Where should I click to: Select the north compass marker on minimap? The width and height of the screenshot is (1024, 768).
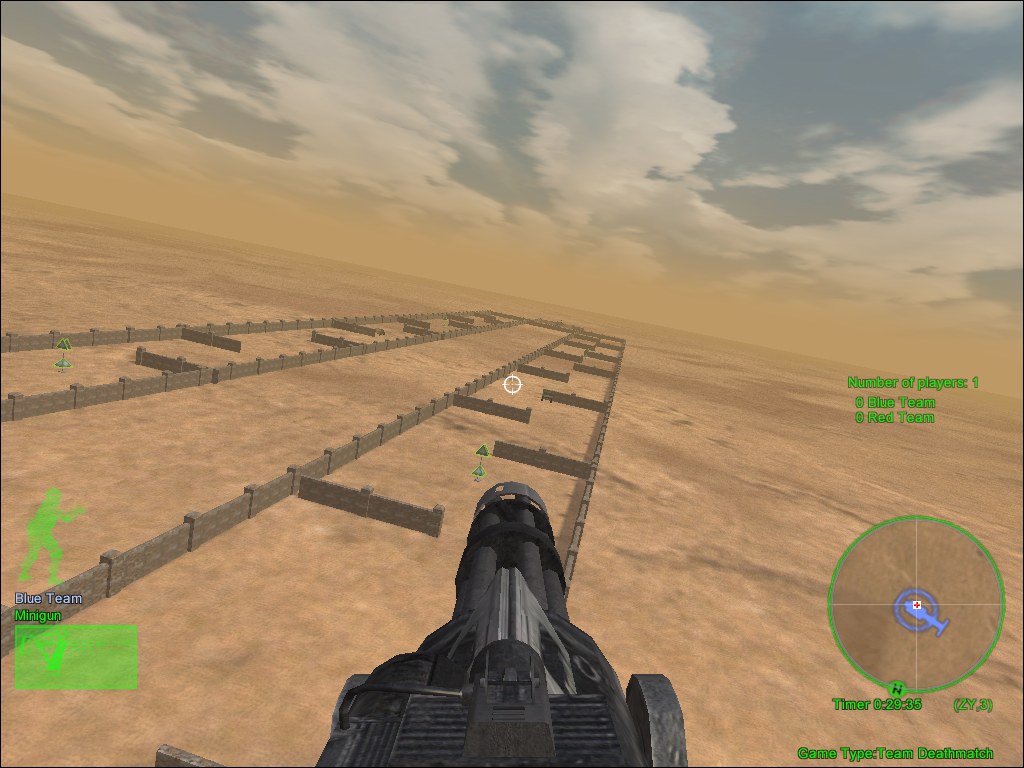(898, 688)
